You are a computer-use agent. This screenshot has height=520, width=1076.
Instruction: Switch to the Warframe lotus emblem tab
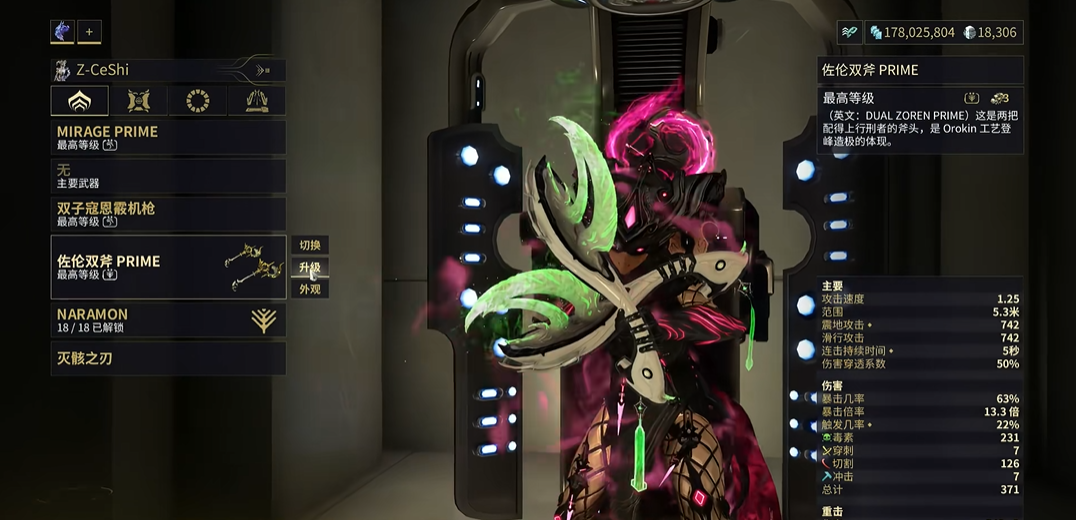(x=79, y=101)
